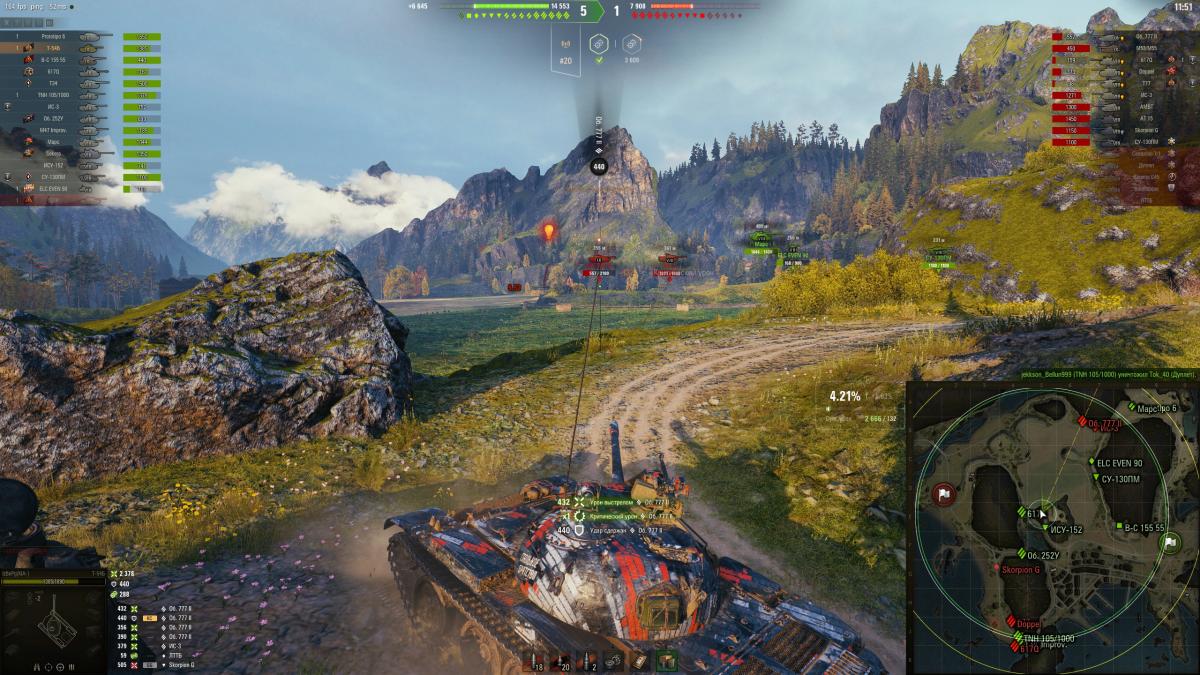Select the red enemy base flag on minimap

(944, 494)
